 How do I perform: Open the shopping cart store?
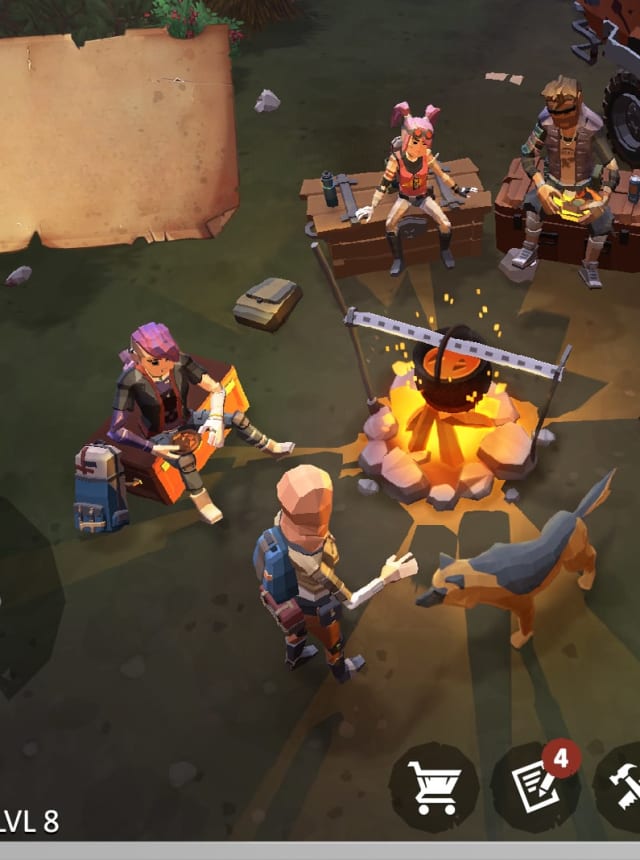point(434,788)
